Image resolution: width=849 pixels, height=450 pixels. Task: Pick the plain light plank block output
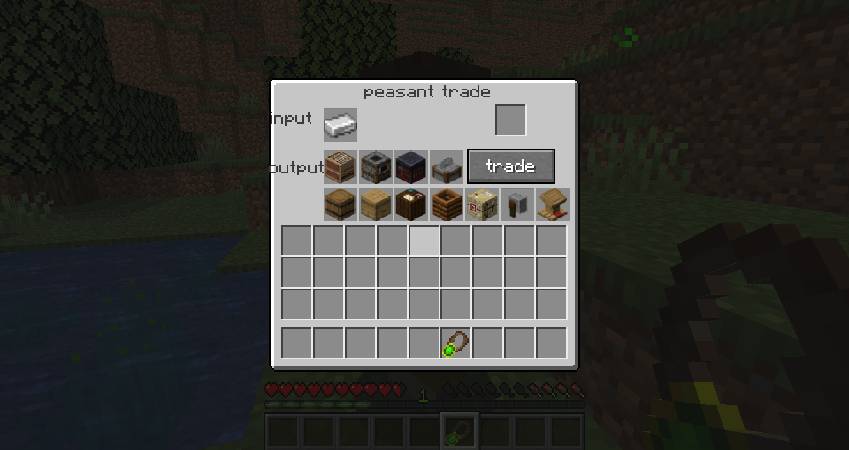tap(375, 204)
